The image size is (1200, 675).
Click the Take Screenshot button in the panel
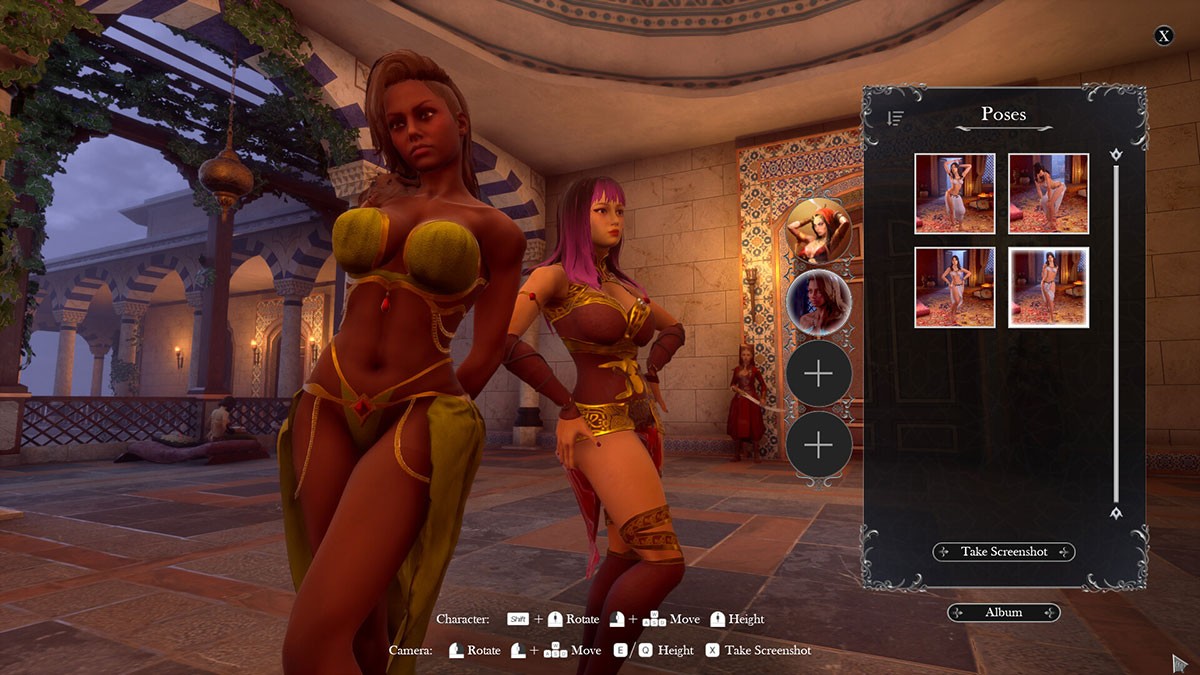[x=1004, y=552]
